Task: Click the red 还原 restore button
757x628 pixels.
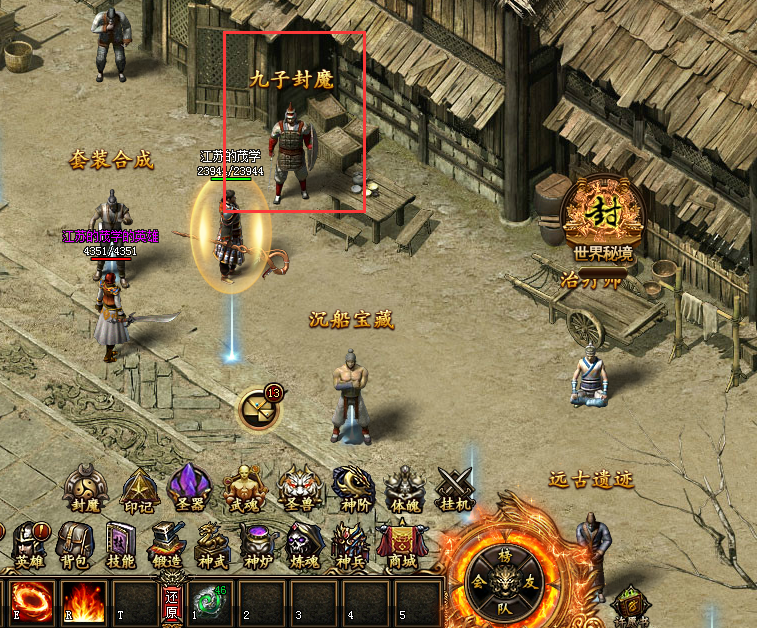Action: (x=172, y=603)
